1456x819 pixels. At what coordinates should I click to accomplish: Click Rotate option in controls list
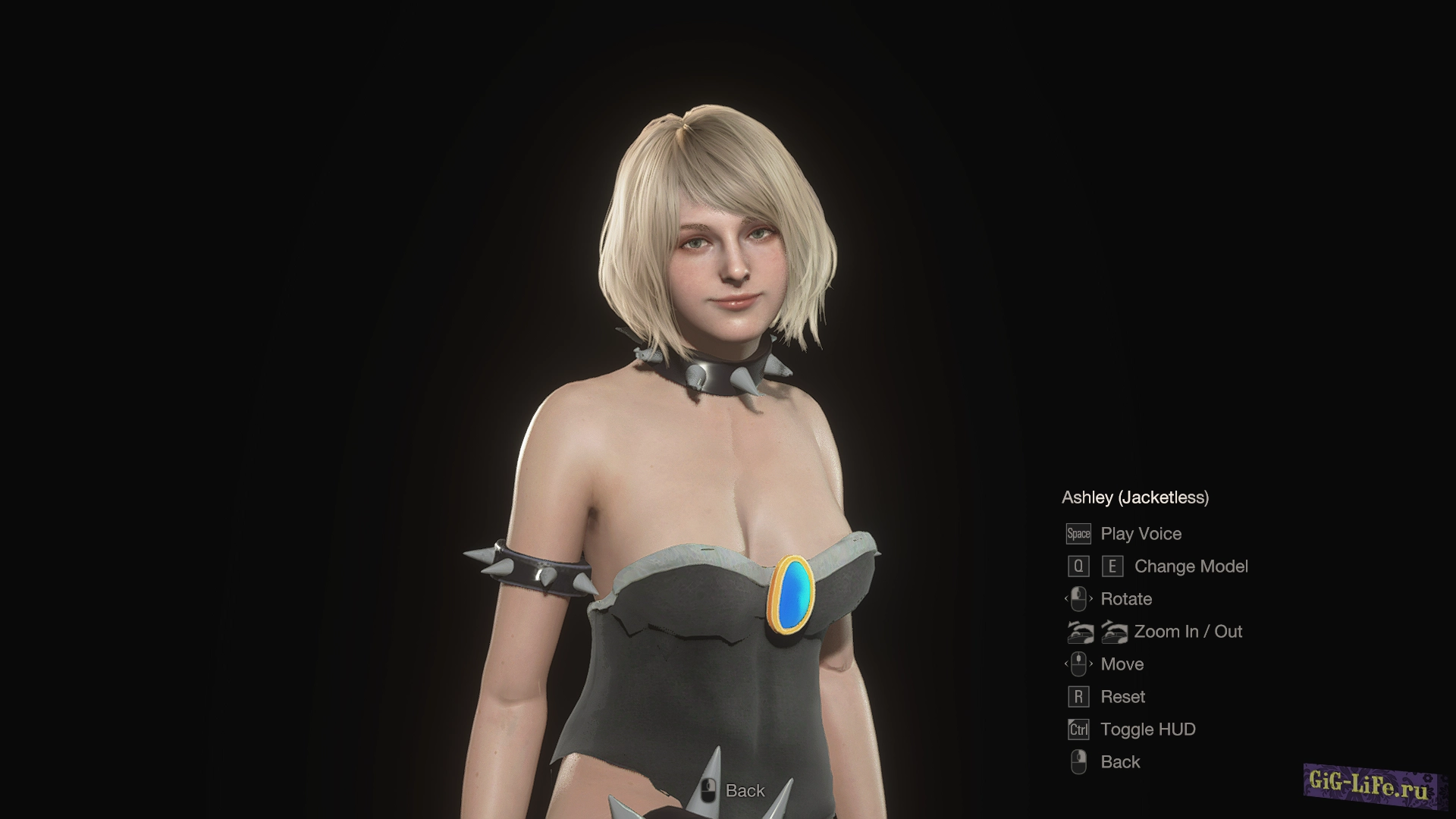point(1127,598)
